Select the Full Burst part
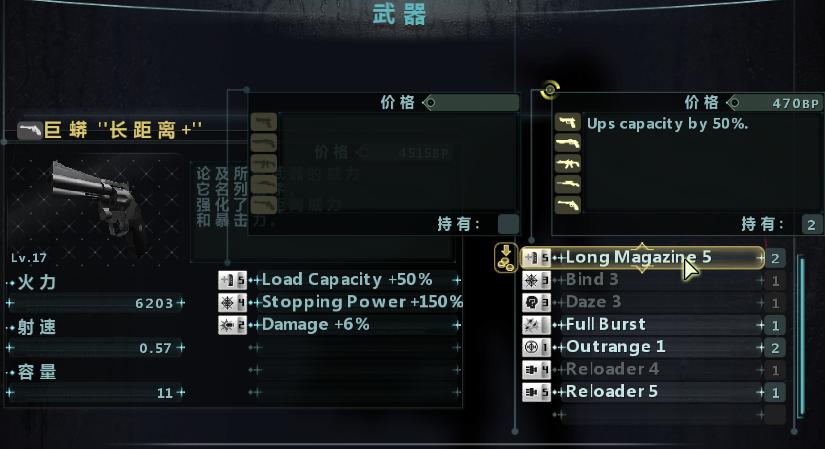Screen dimensions: 825x449 pos(640,324)
